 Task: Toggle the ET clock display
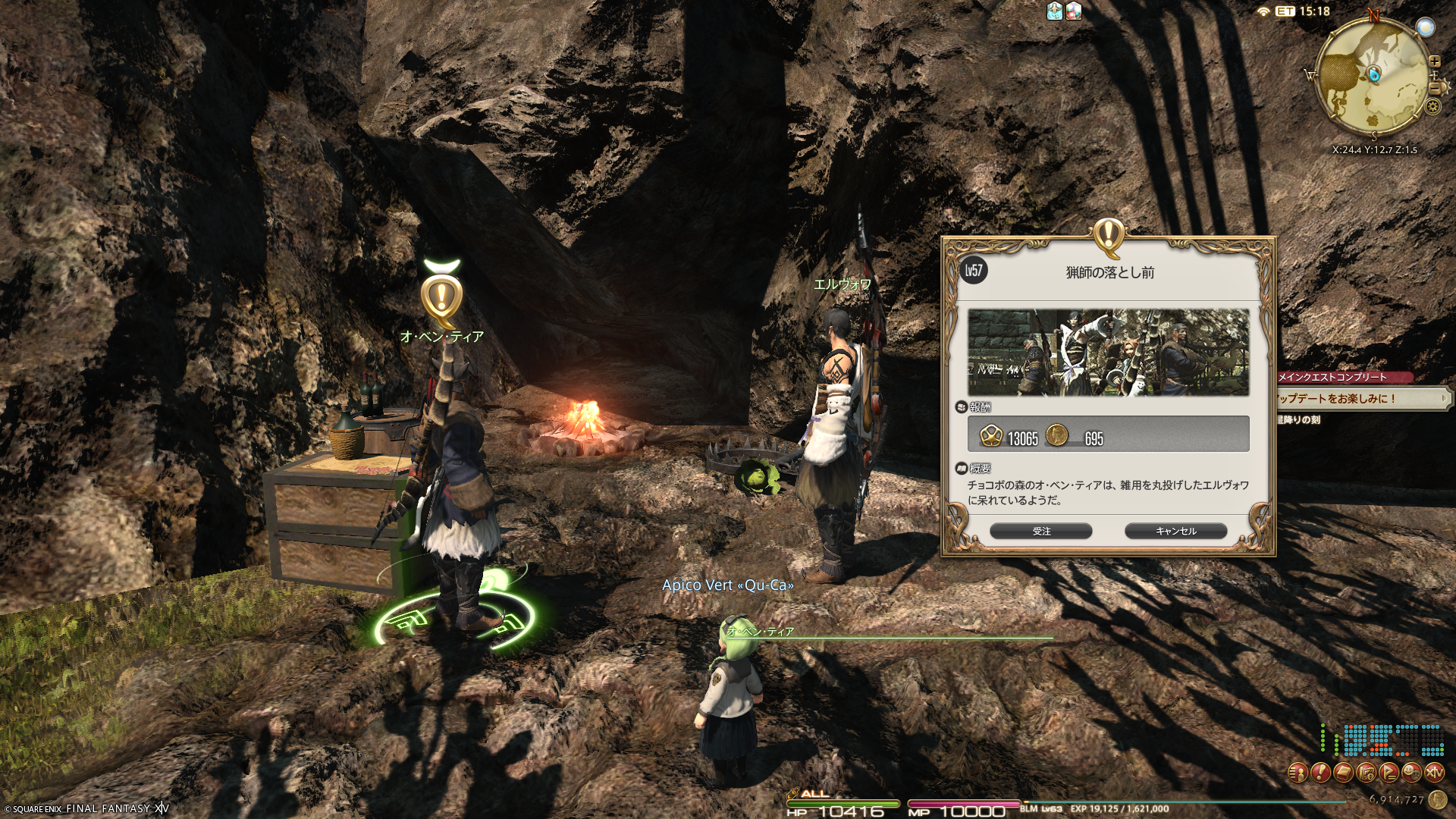pos(1303,11)
